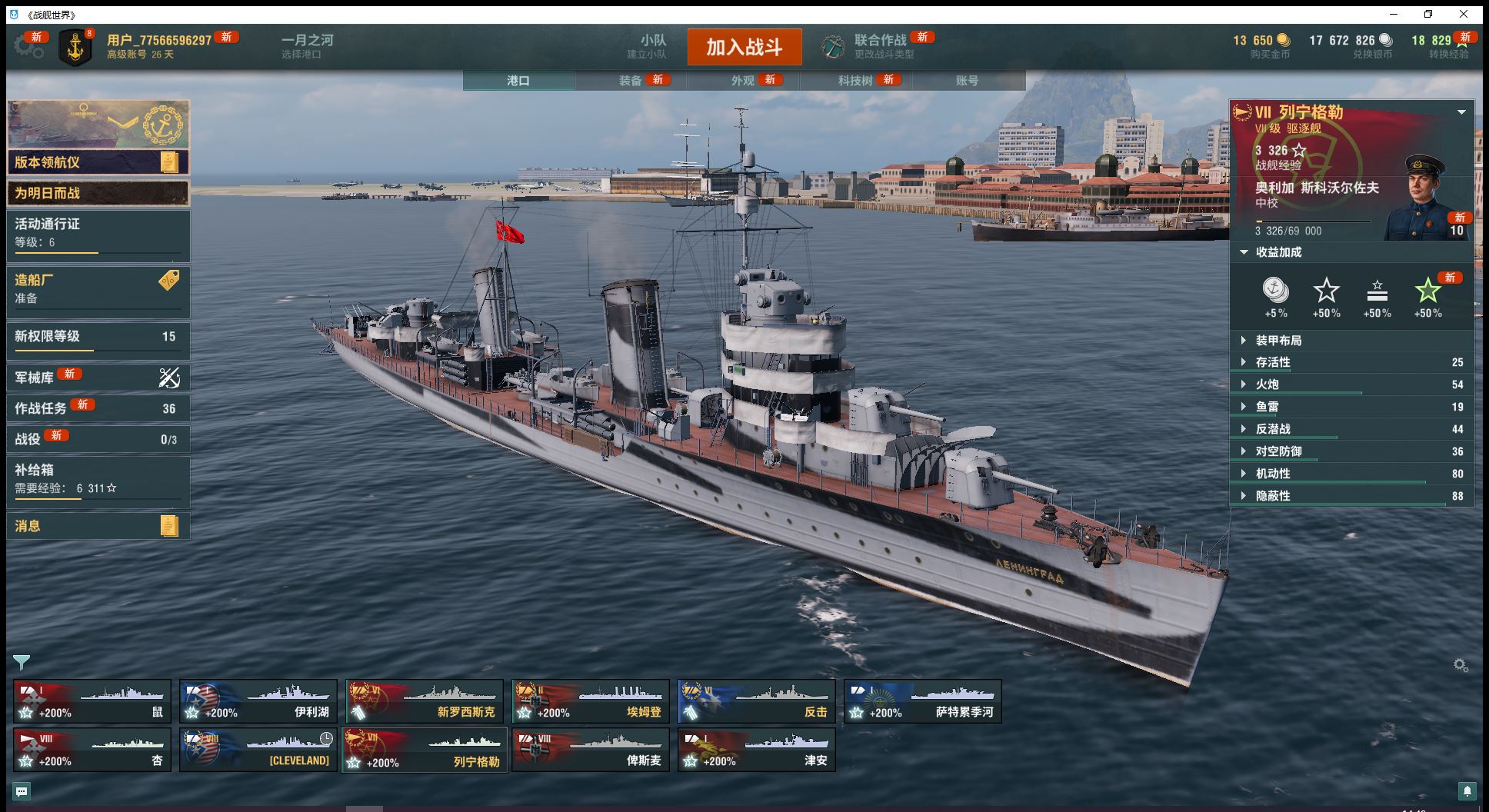Viewport: 1489px width, 812px height.
Task: Open the settings gear menu
Action: coord(28,46)
